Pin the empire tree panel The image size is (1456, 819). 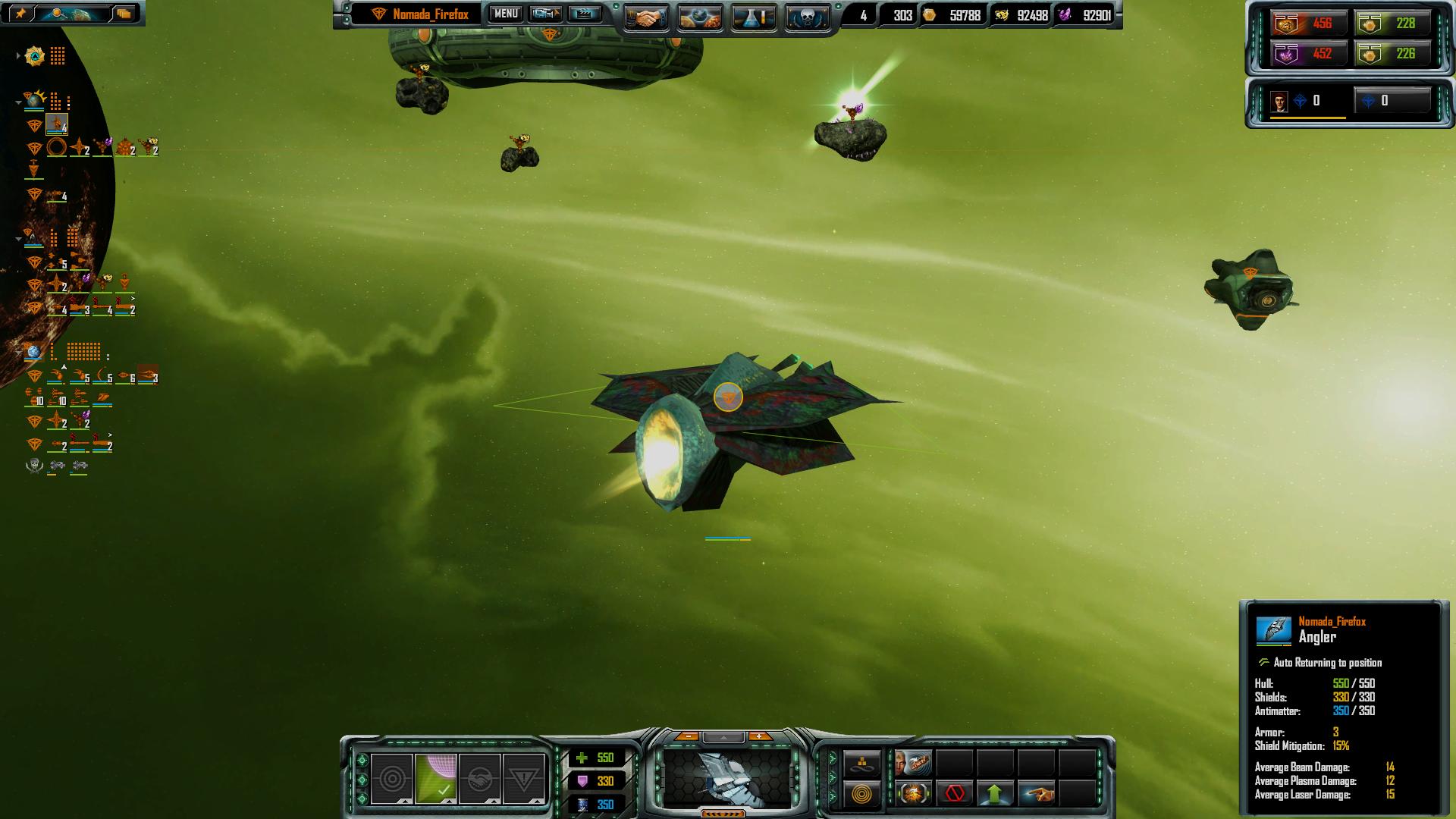tap(20, 13)
